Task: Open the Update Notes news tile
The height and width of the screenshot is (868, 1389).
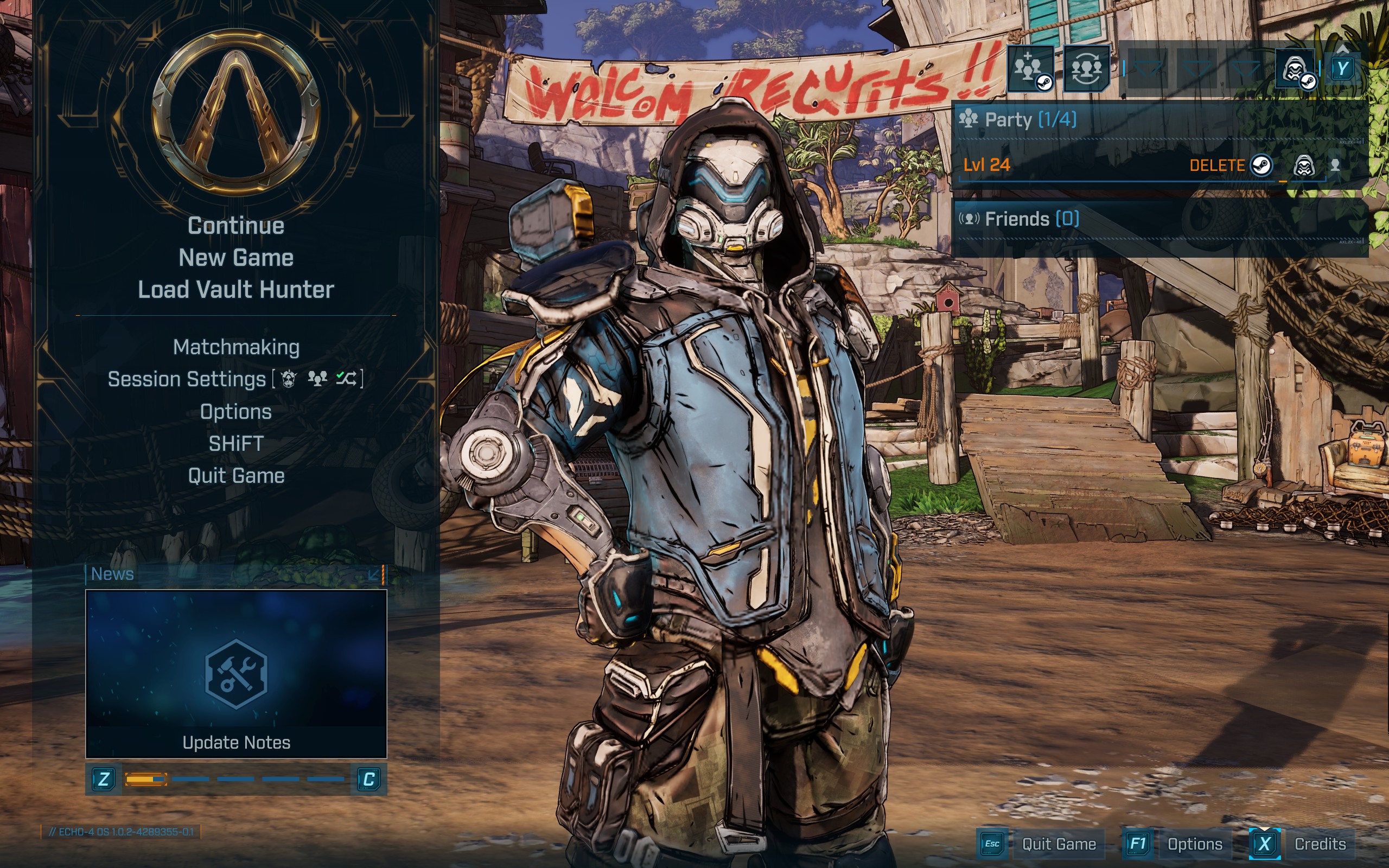Action: 236,673
